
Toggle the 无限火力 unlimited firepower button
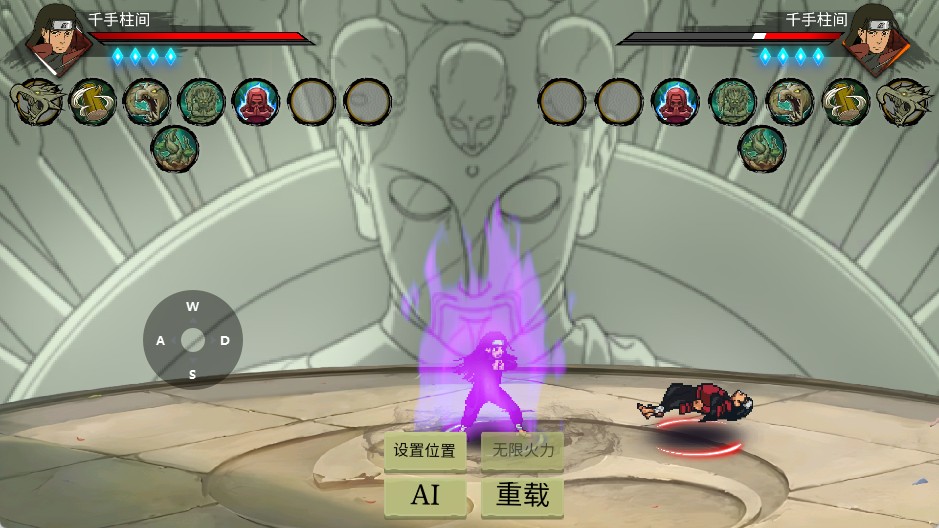click(522, 451)
